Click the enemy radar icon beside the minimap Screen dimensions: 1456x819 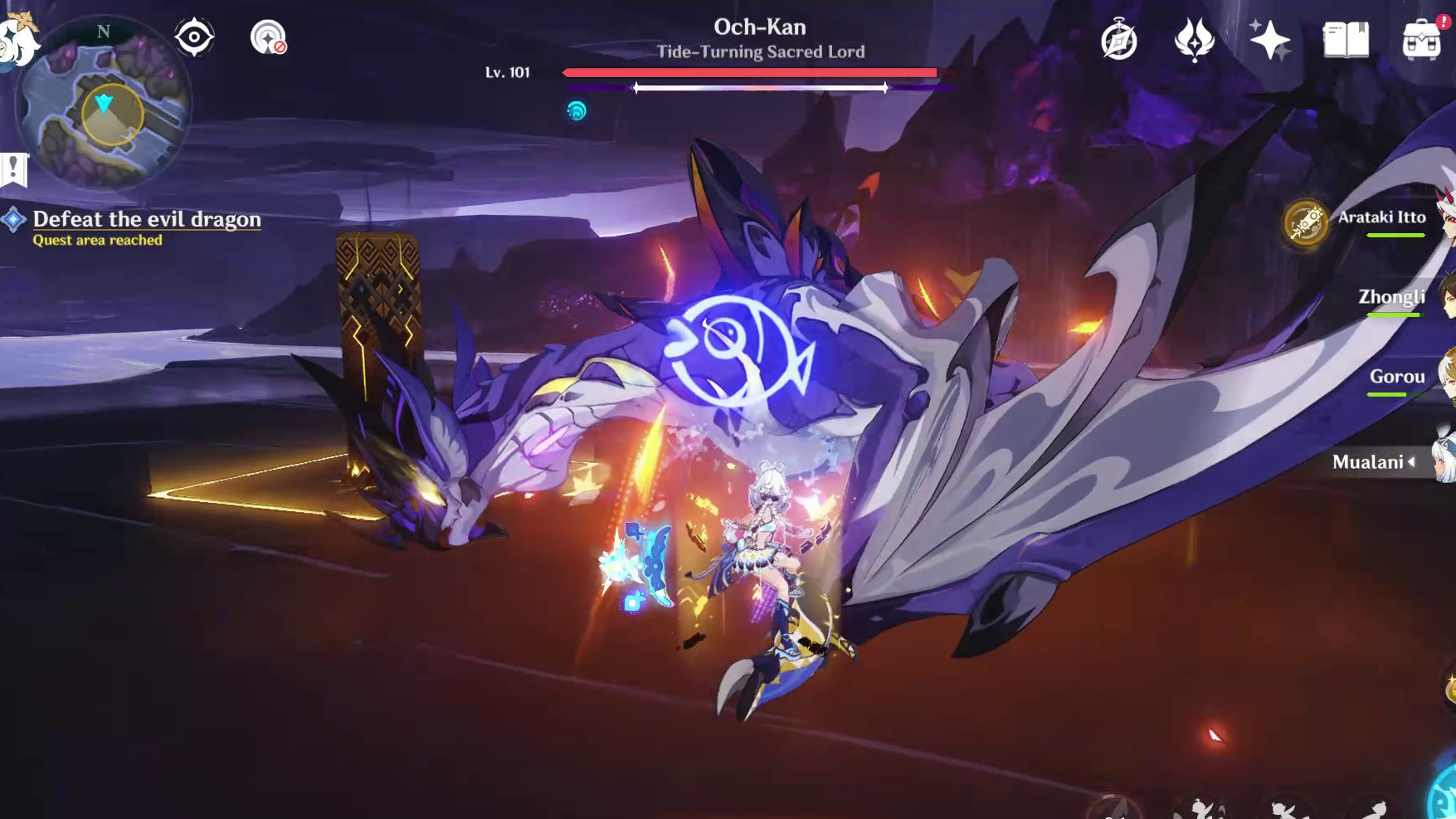pyautogui.click(x=194, y=35)
